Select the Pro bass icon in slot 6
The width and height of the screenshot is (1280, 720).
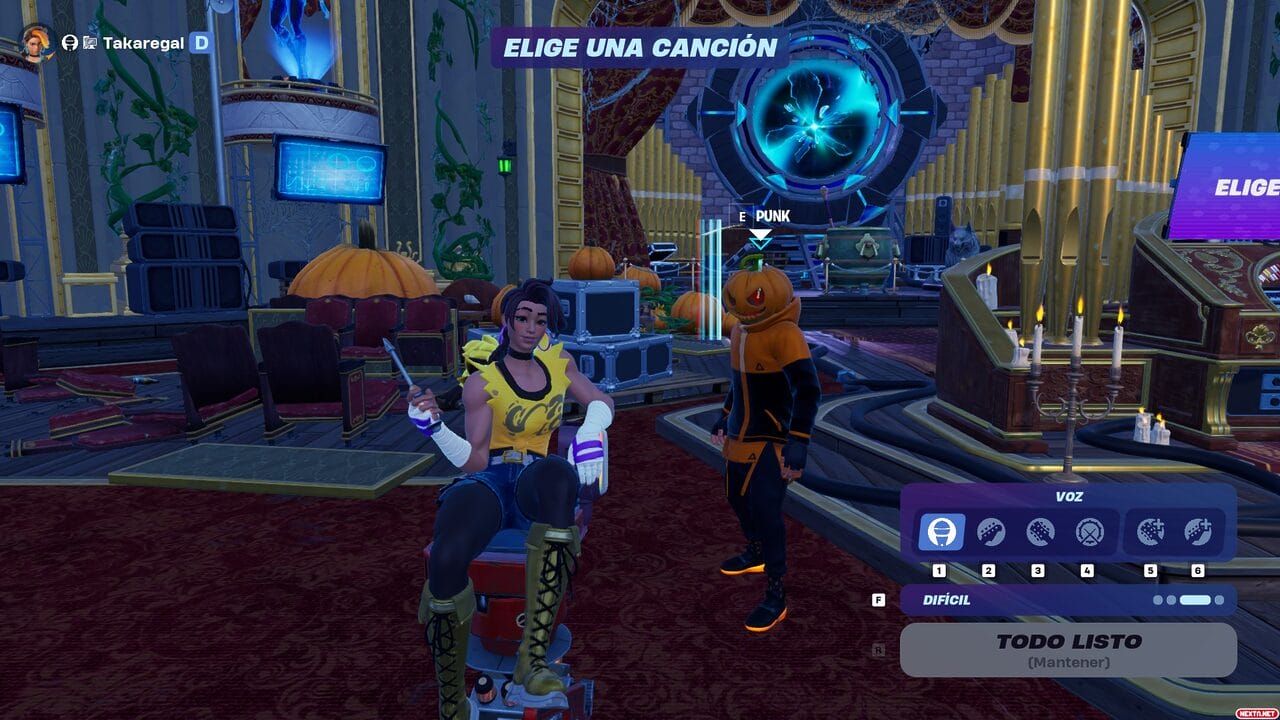pos(1197,532)
